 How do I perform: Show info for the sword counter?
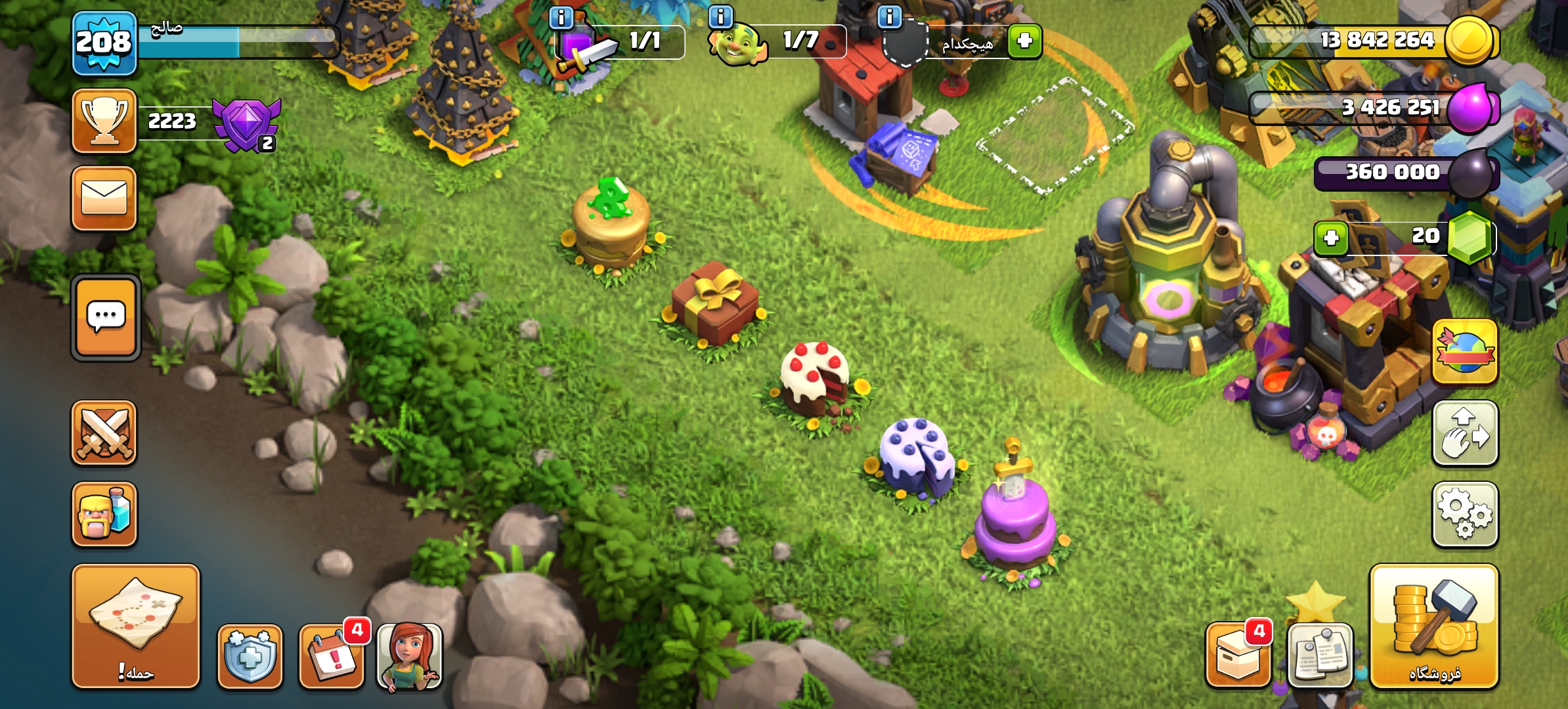tap(561, 17)
